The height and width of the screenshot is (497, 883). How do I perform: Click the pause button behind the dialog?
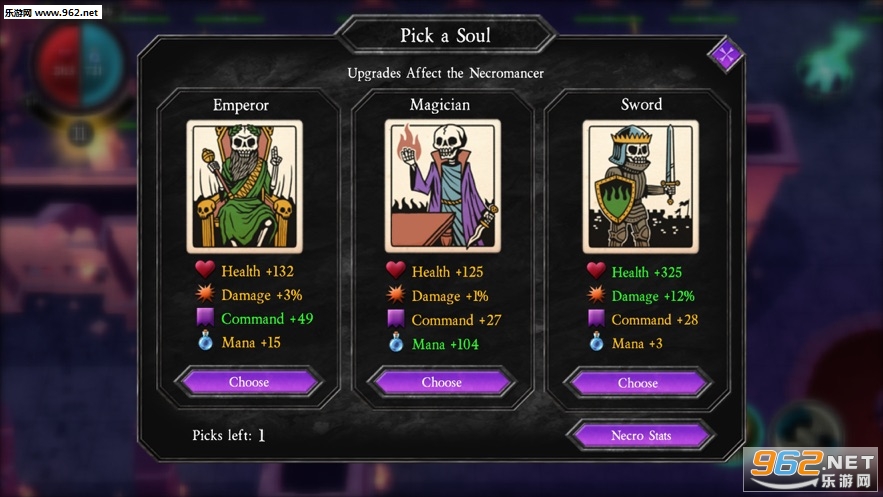click(x=78, y=131)
